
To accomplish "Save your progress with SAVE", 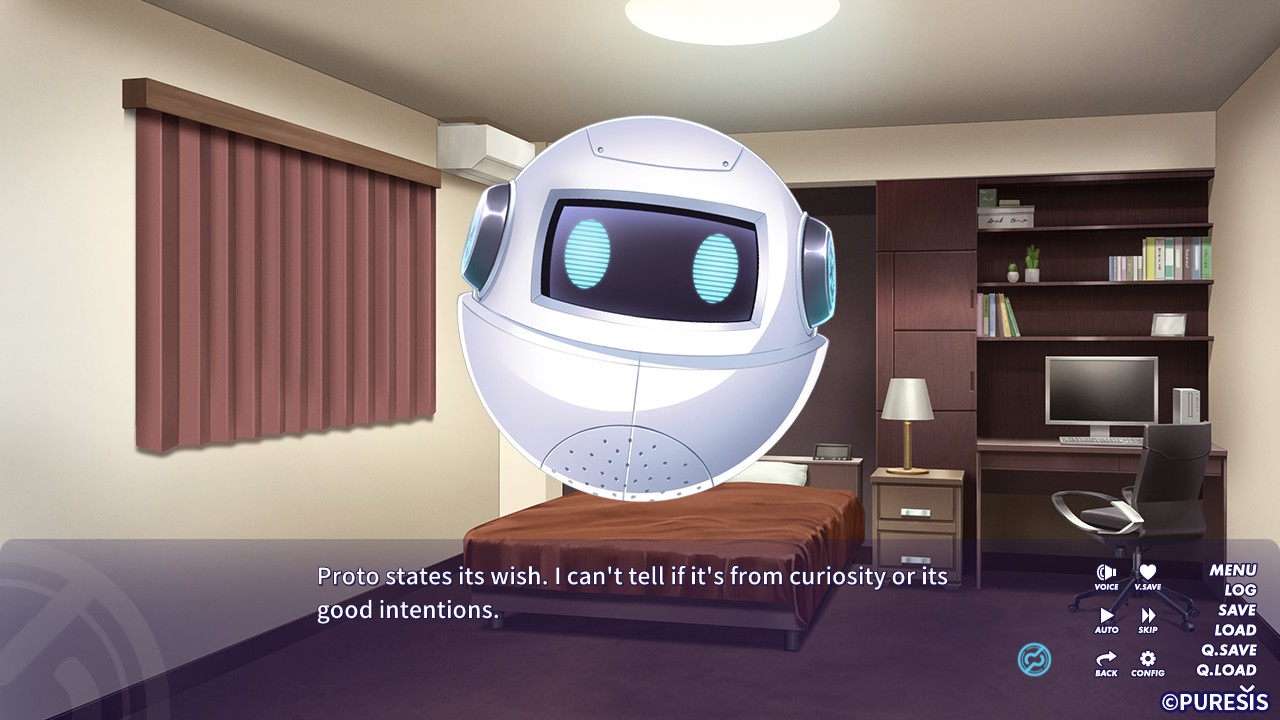I will (x=1236, y=609).
